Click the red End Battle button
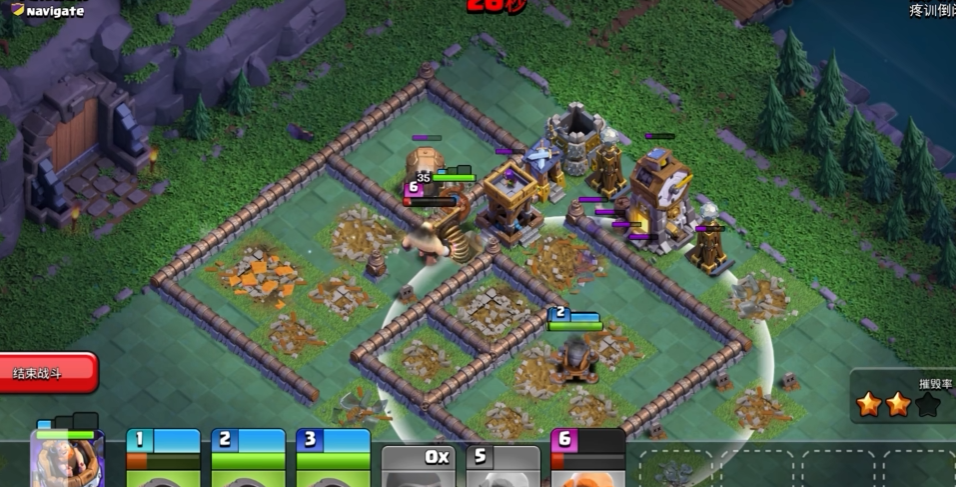The image size is (956, 487). [48, 373]
